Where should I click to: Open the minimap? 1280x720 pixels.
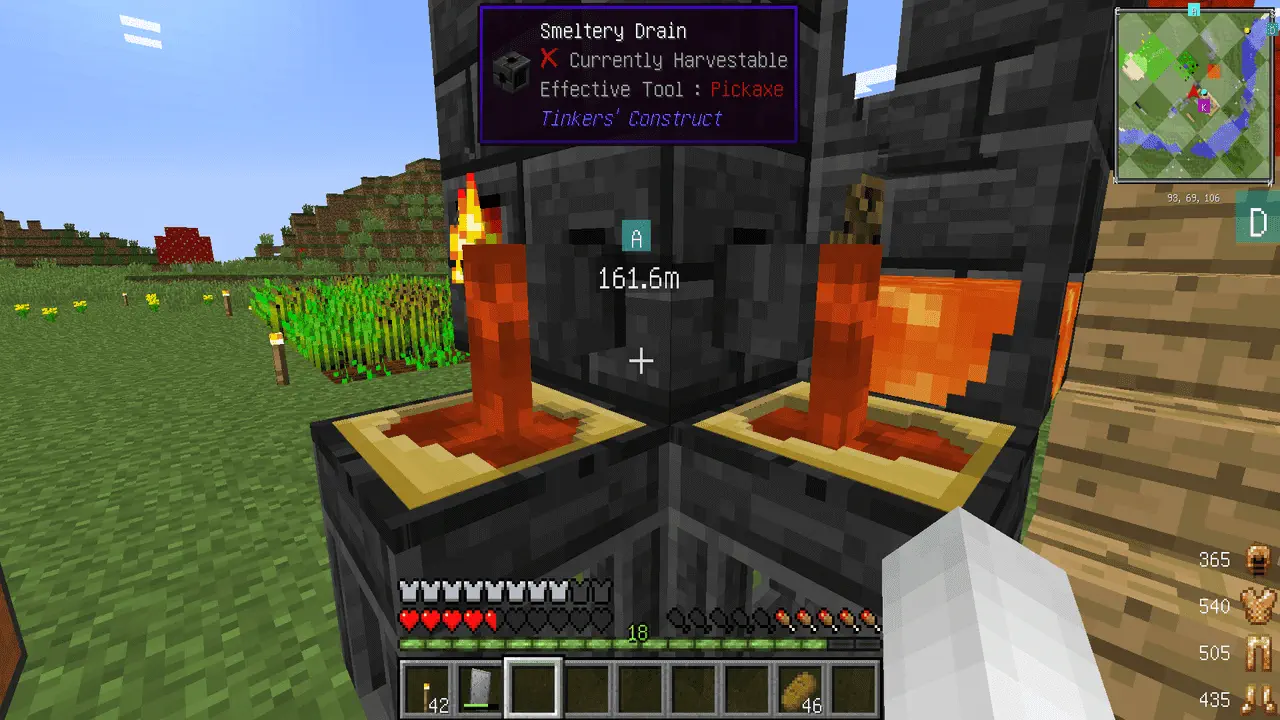[1194, 96]
